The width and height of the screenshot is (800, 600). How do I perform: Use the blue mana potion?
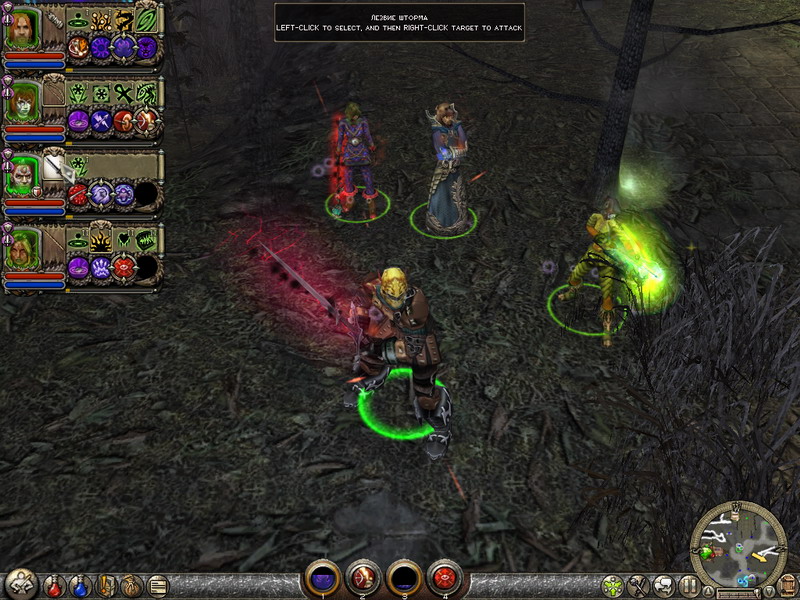tap(81, 584)
